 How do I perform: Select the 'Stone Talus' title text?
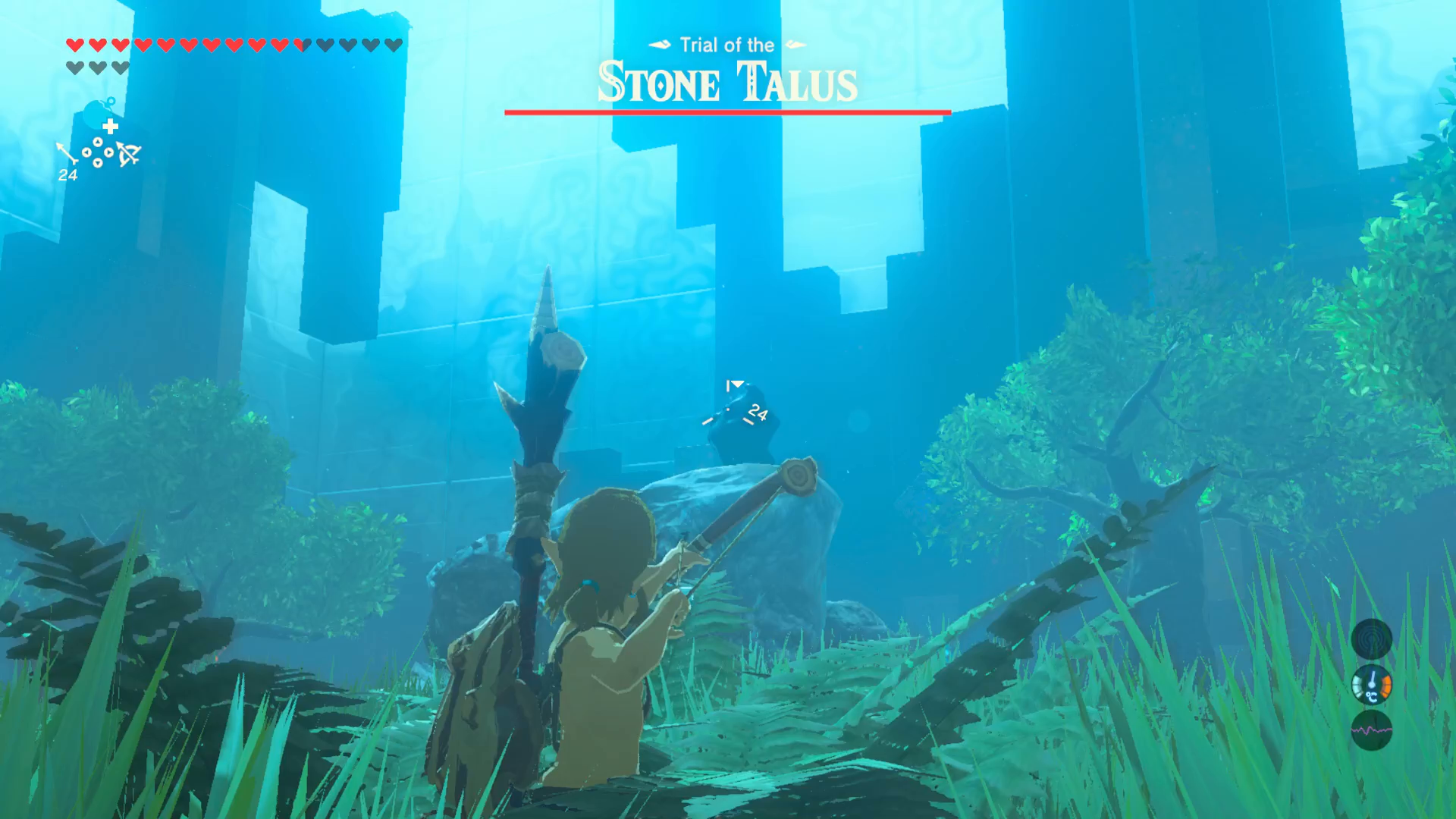click(x=726, y=82)
